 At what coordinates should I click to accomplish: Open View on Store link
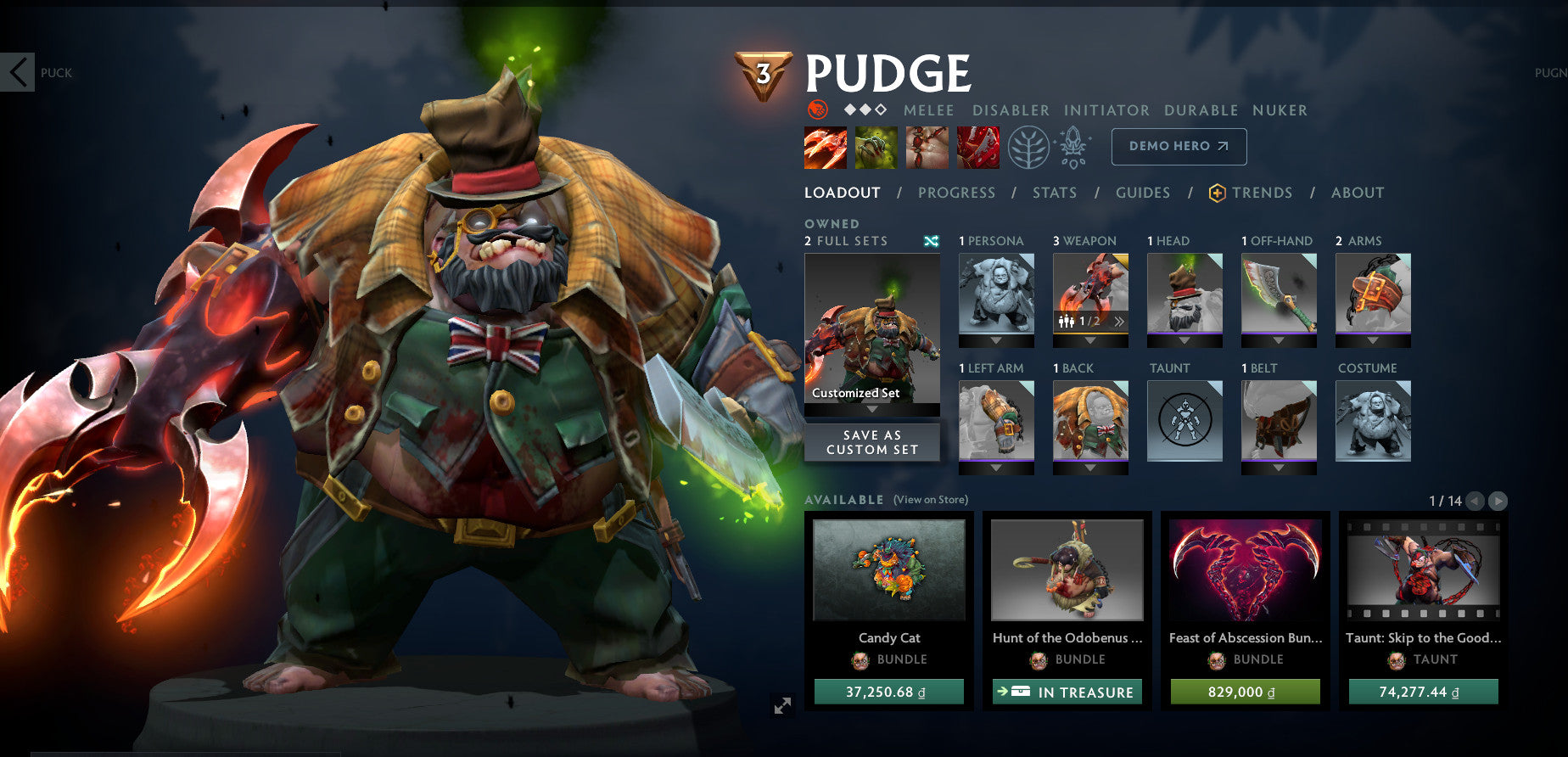point(929,500)
